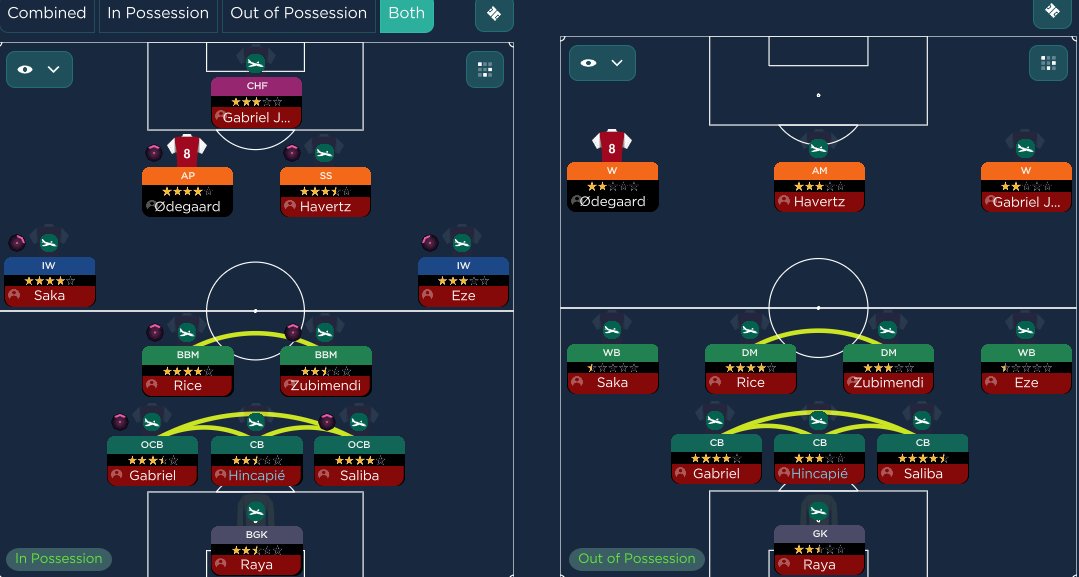Select Rice's BBM player card
This screenshot has width=1079, height=577.
pos(187,370)
